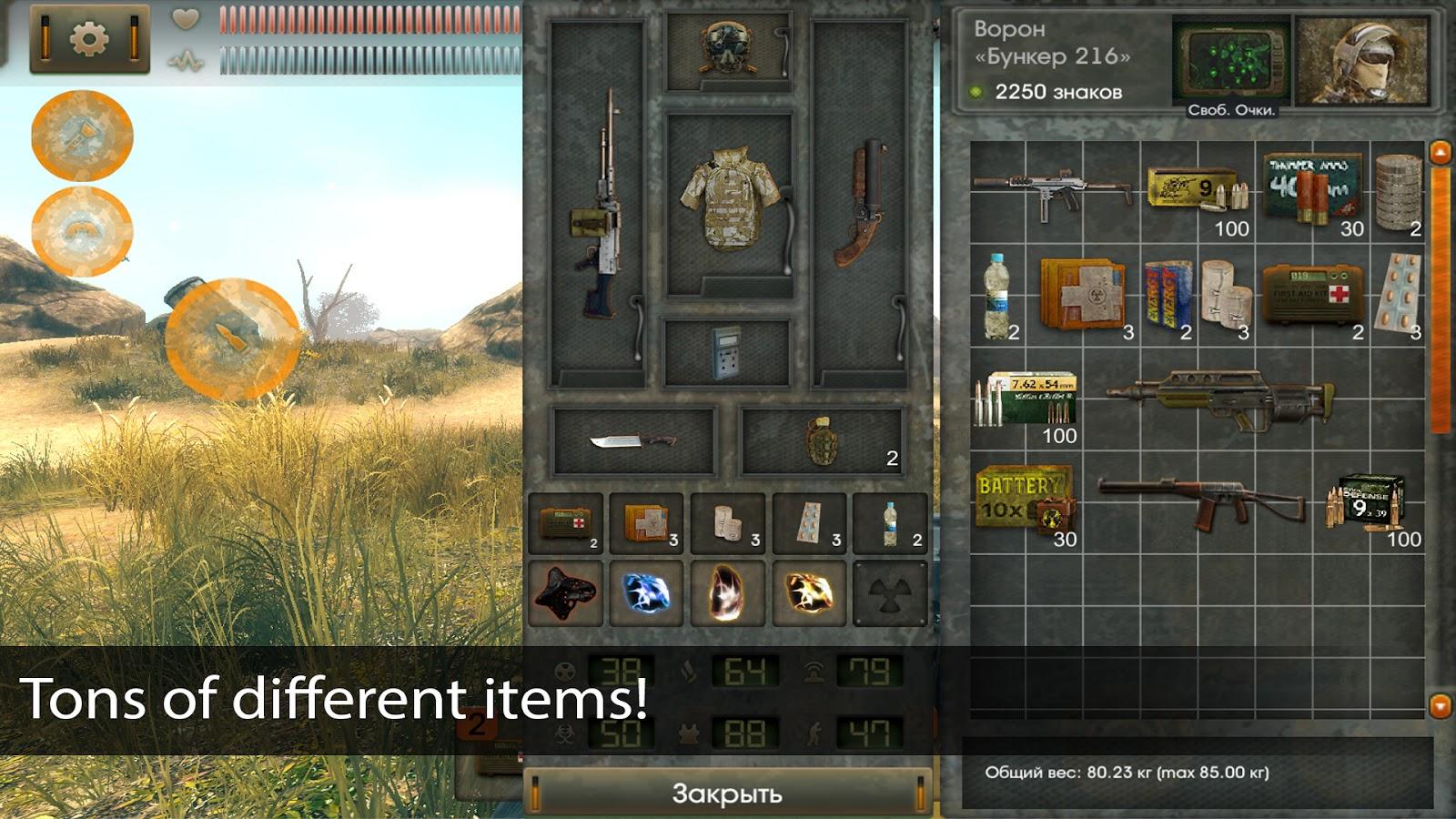Screen dimensions: 1456x819
Task: Select the Battery 10x pack
Action: (x=1025, y=504)
